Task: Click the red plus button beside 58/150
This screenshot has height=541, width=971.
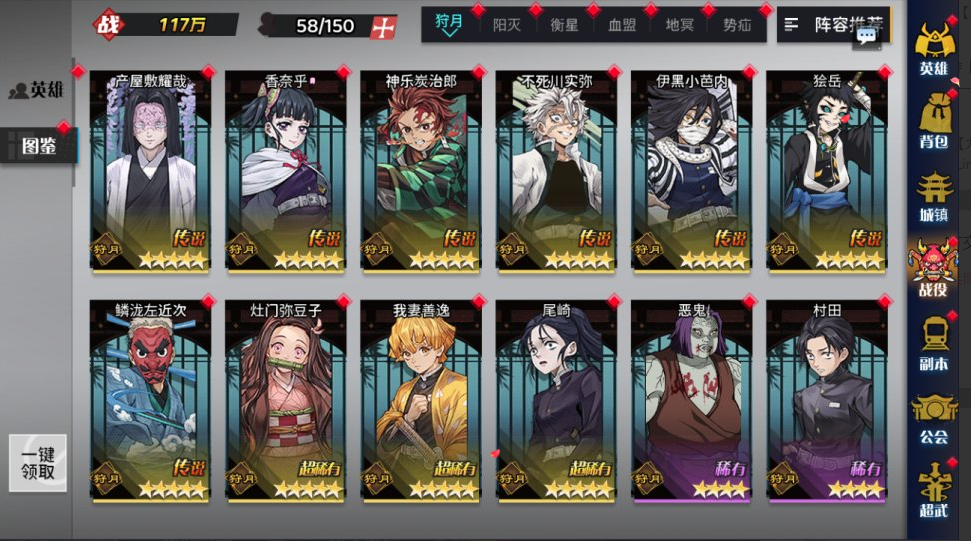Action: (382, 27)
